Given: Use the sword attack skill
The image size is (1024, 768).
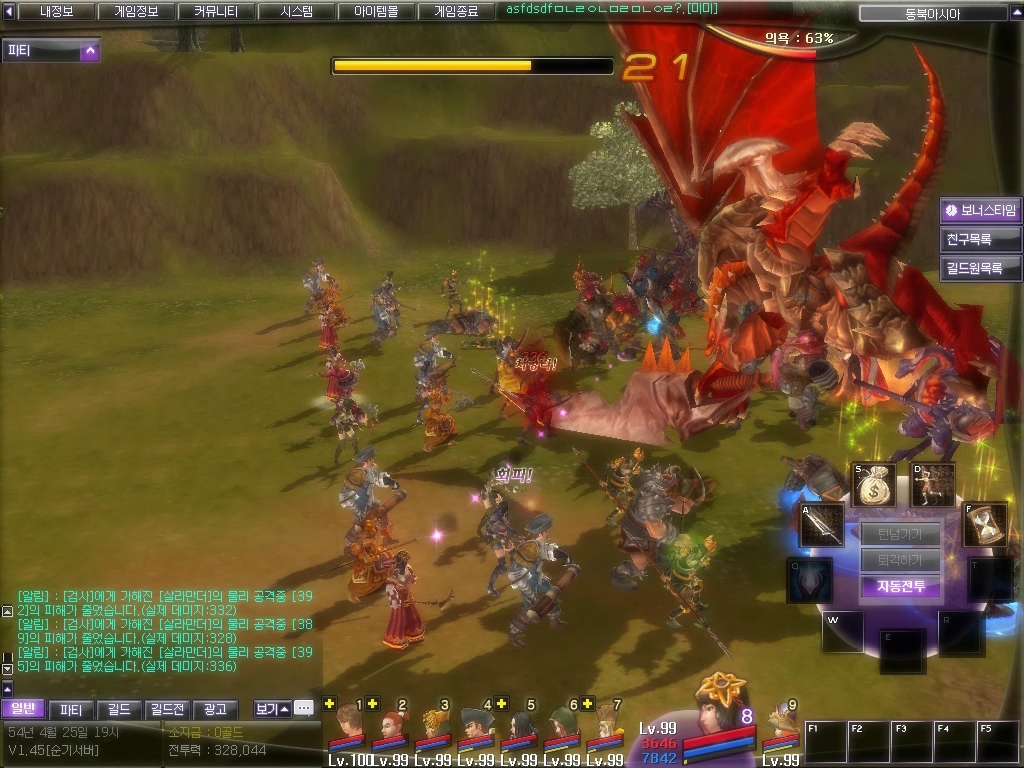Looking at the screenshot, I should (x=820, y=525).
